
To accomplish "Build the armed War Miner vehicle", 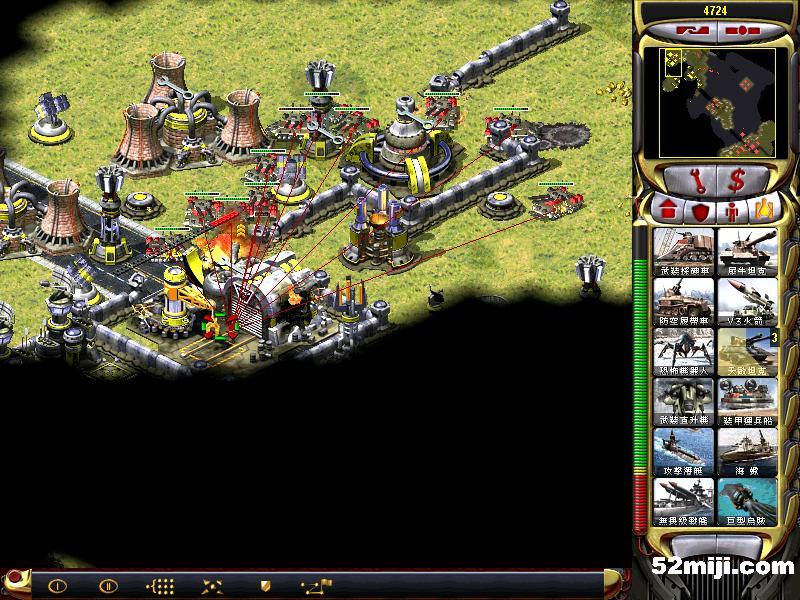I will click(683, 251).
